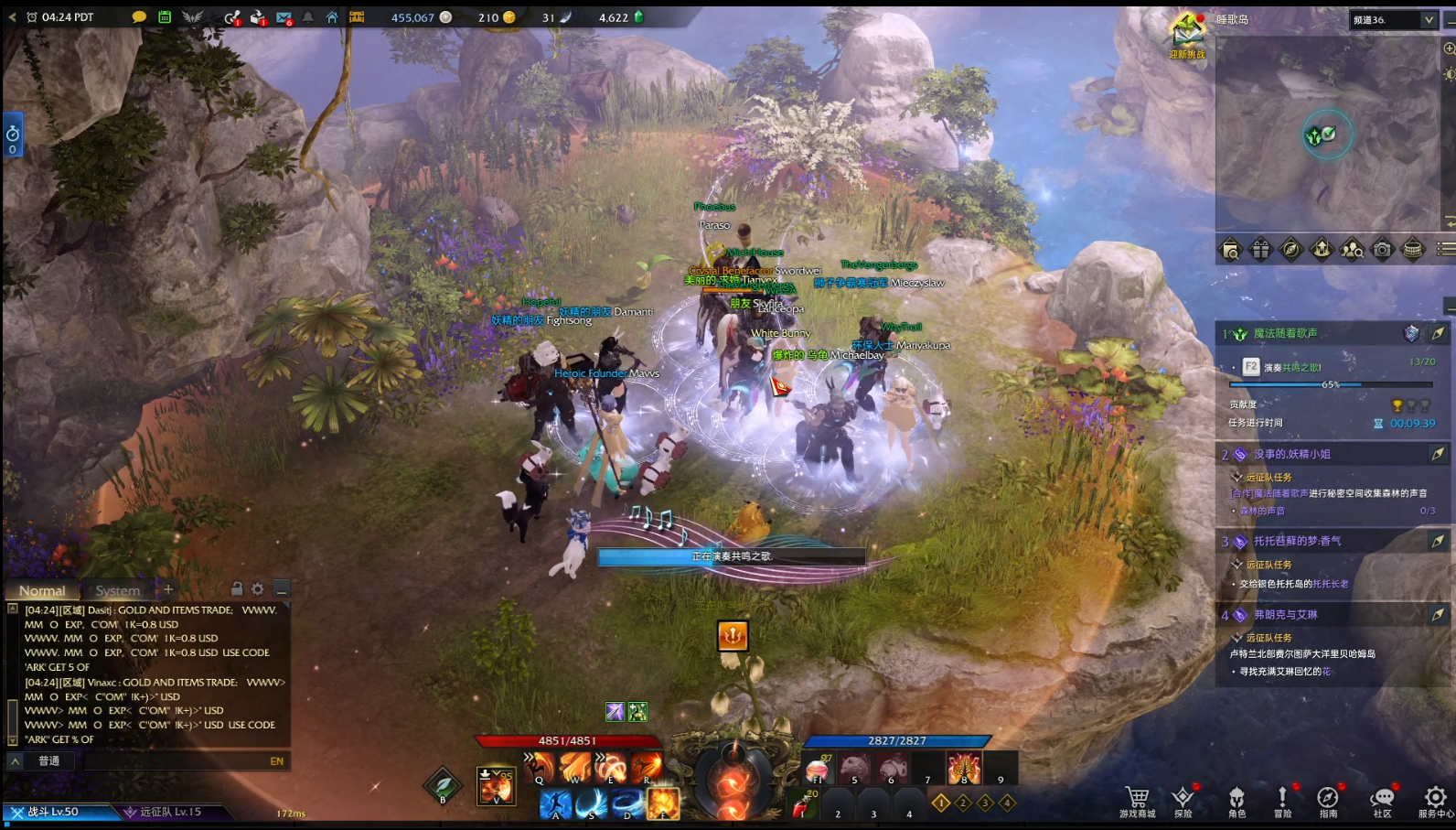Switch to the Normal chat tab
Viewport: 1456px width, 830px height.
[x=42, y=590]
